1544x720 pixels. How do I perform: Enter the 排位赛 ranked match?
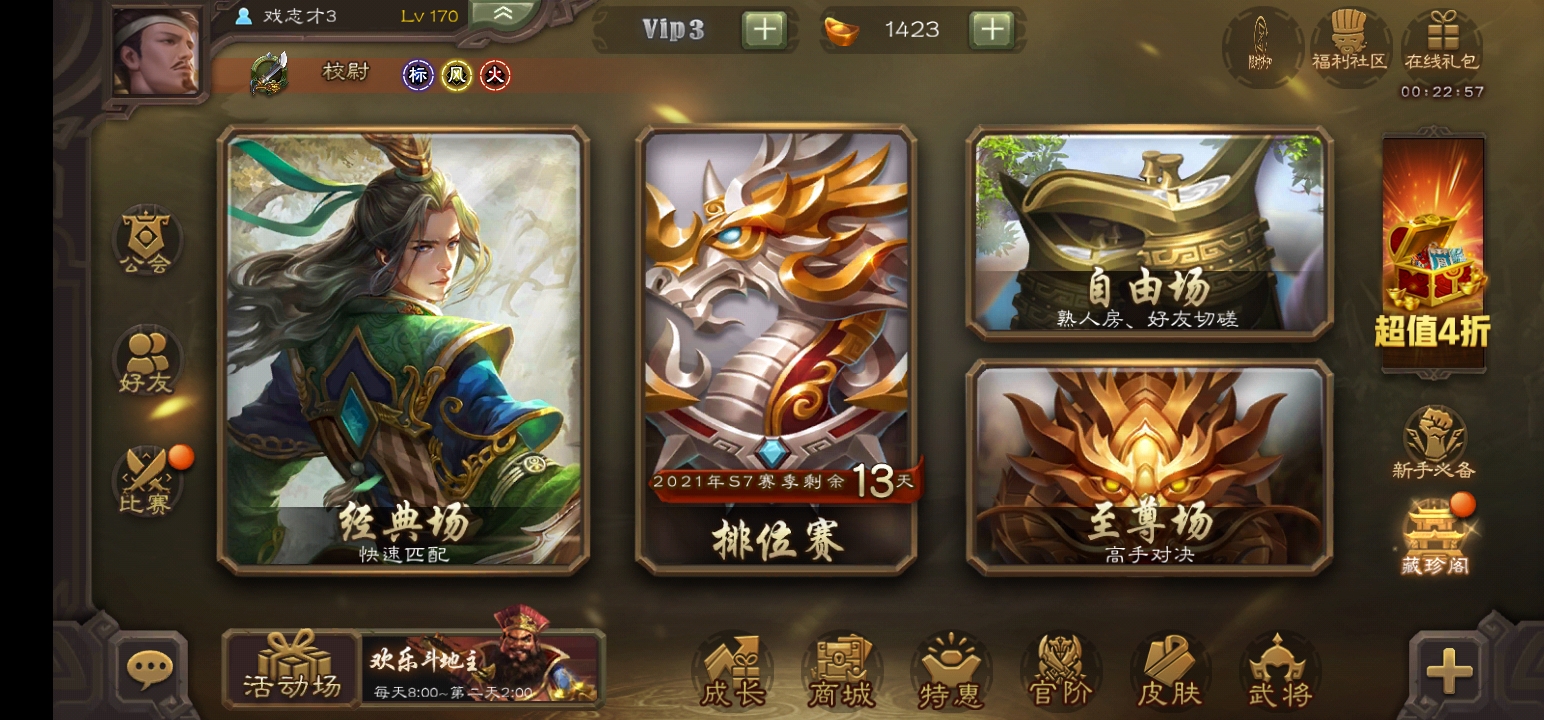coord(777,350)
